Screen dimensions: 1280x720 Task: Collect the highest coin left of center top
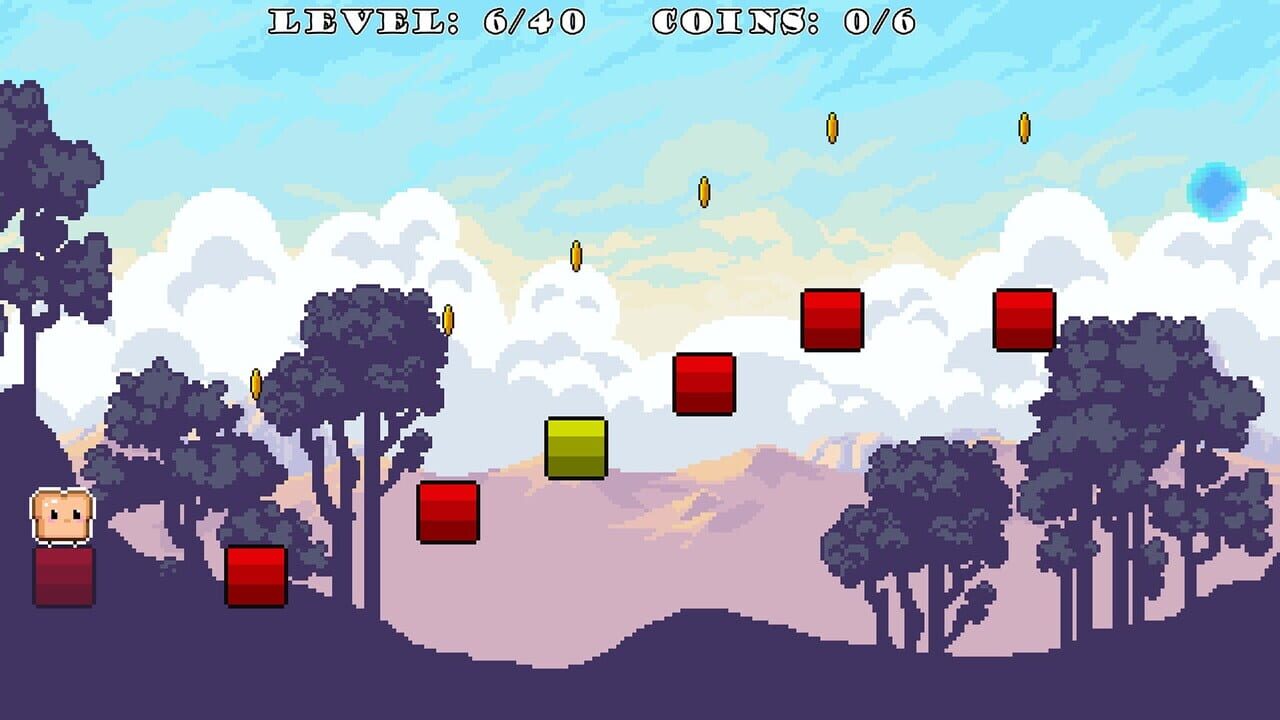[830, 125]
